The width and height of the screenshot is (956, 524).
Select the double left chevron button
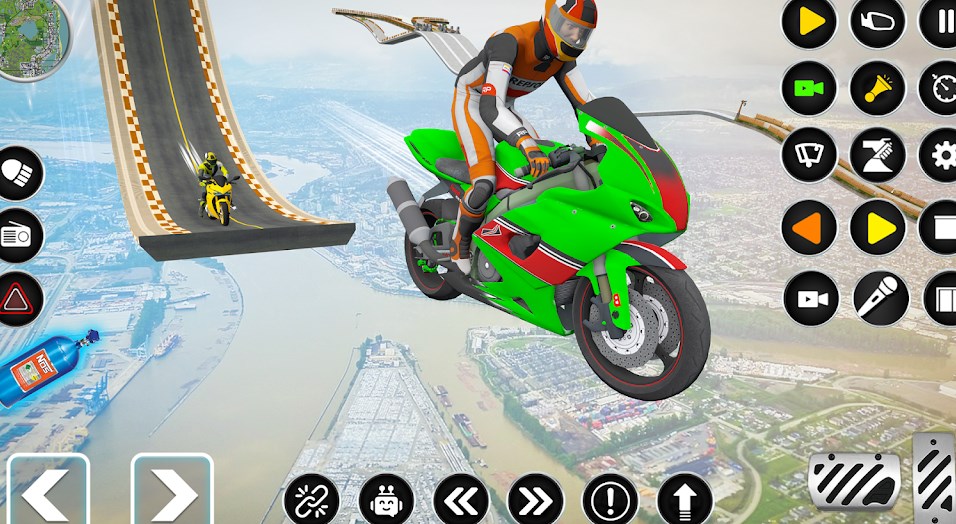pyautogui.click(x=460, y=499)
